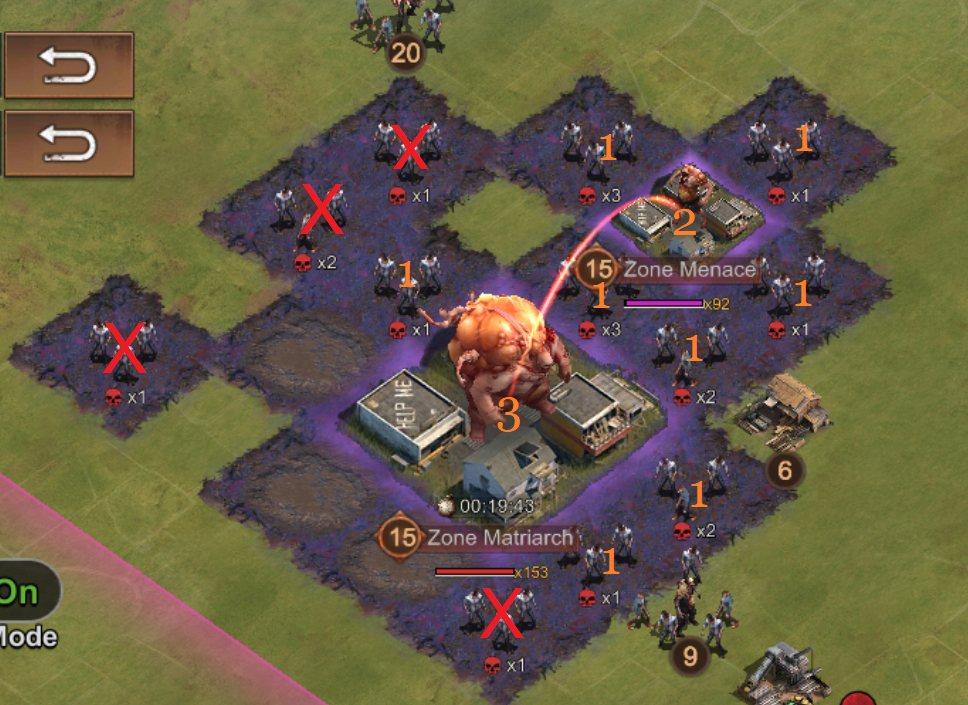The width and height of the screenshot is (968, 705).
Task: Tap the level 9 map badge
Action: [x=690, y=656]
